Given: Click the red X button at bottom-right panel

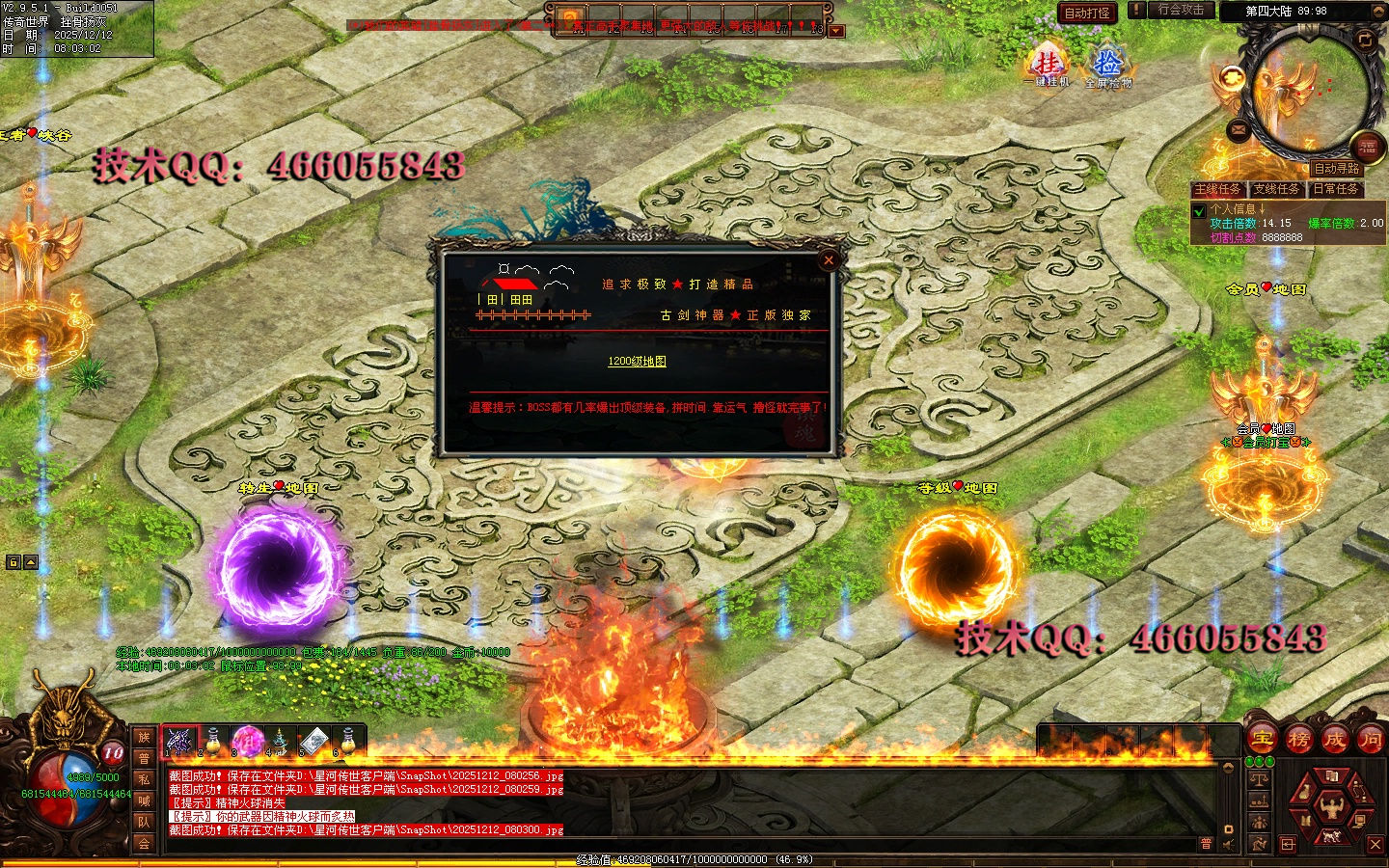Looking at the screenshot, I should point(1375,845).
